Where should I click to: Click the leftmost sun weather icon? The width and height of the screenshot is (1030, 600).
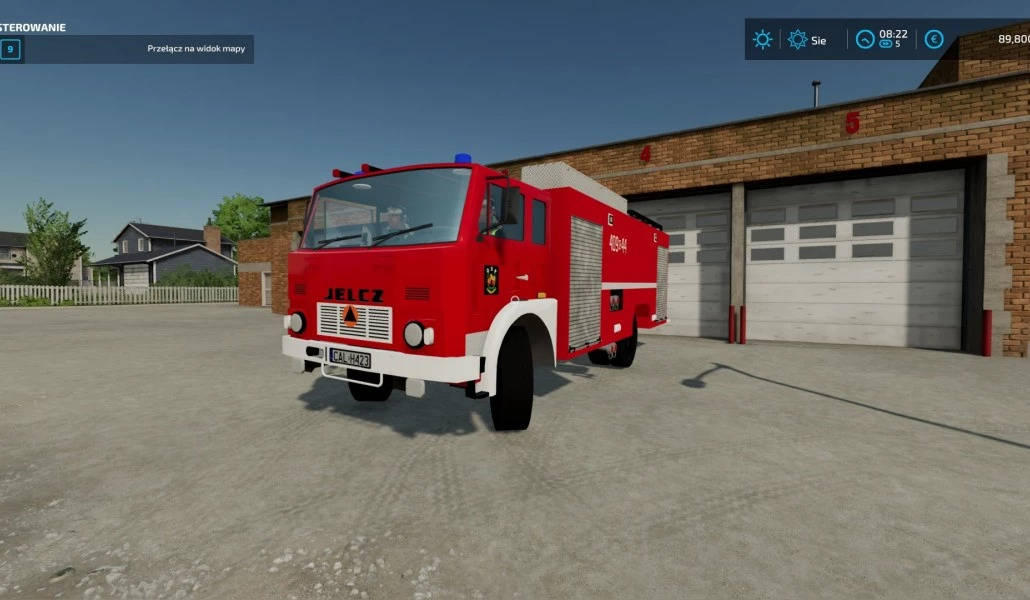763,40
